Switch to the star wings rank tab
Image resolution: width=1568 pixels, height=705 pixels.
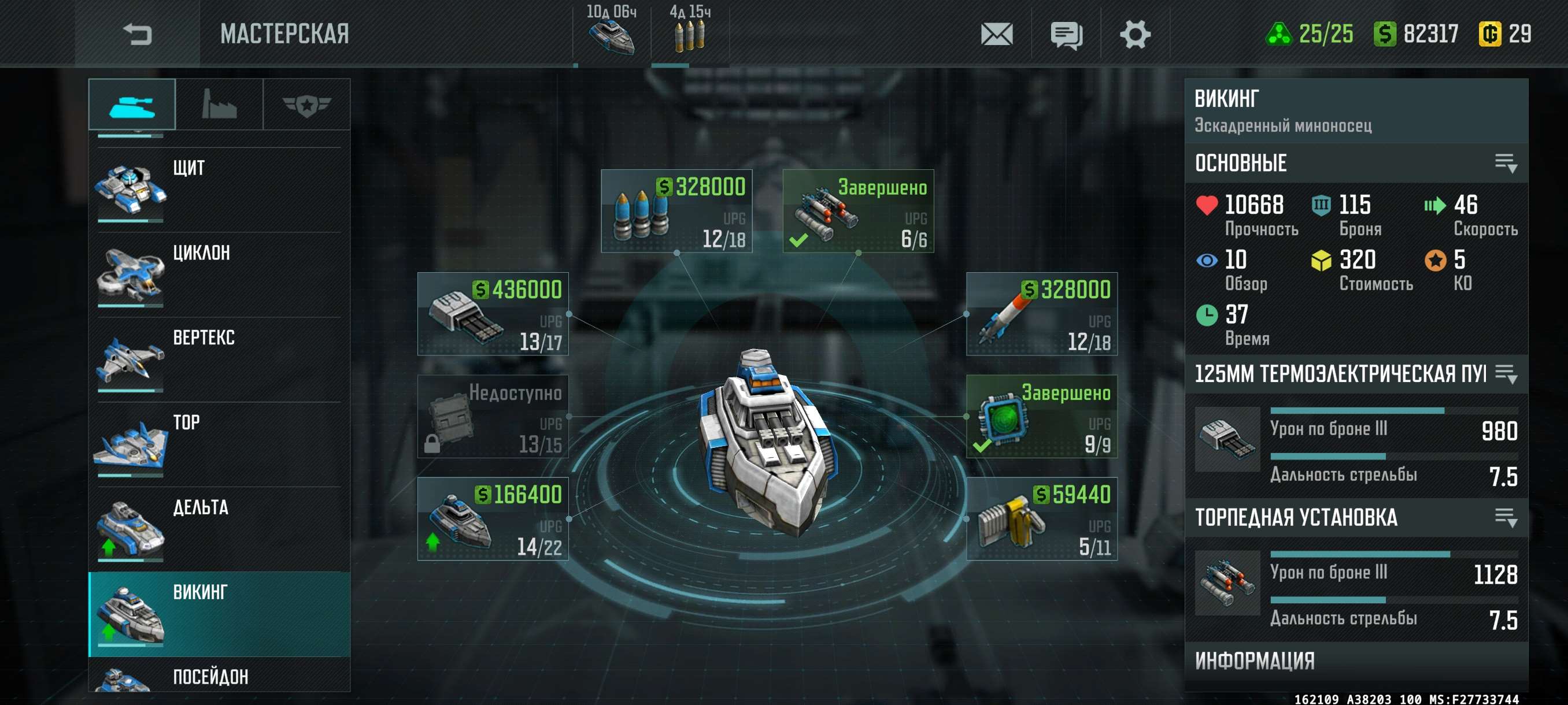tap(306, 105)
